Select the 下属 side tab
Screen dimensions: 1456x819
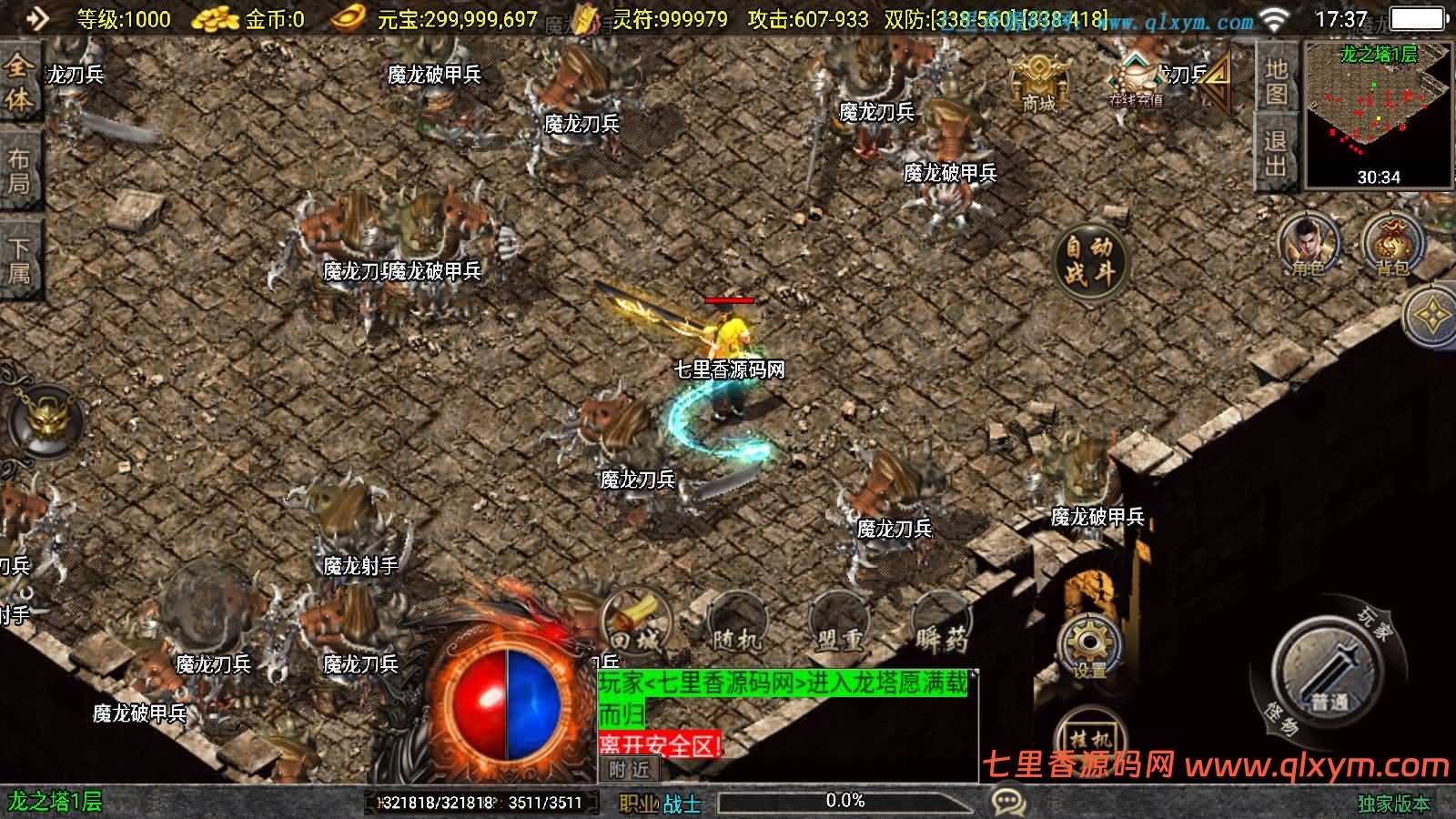pos(19,259)
